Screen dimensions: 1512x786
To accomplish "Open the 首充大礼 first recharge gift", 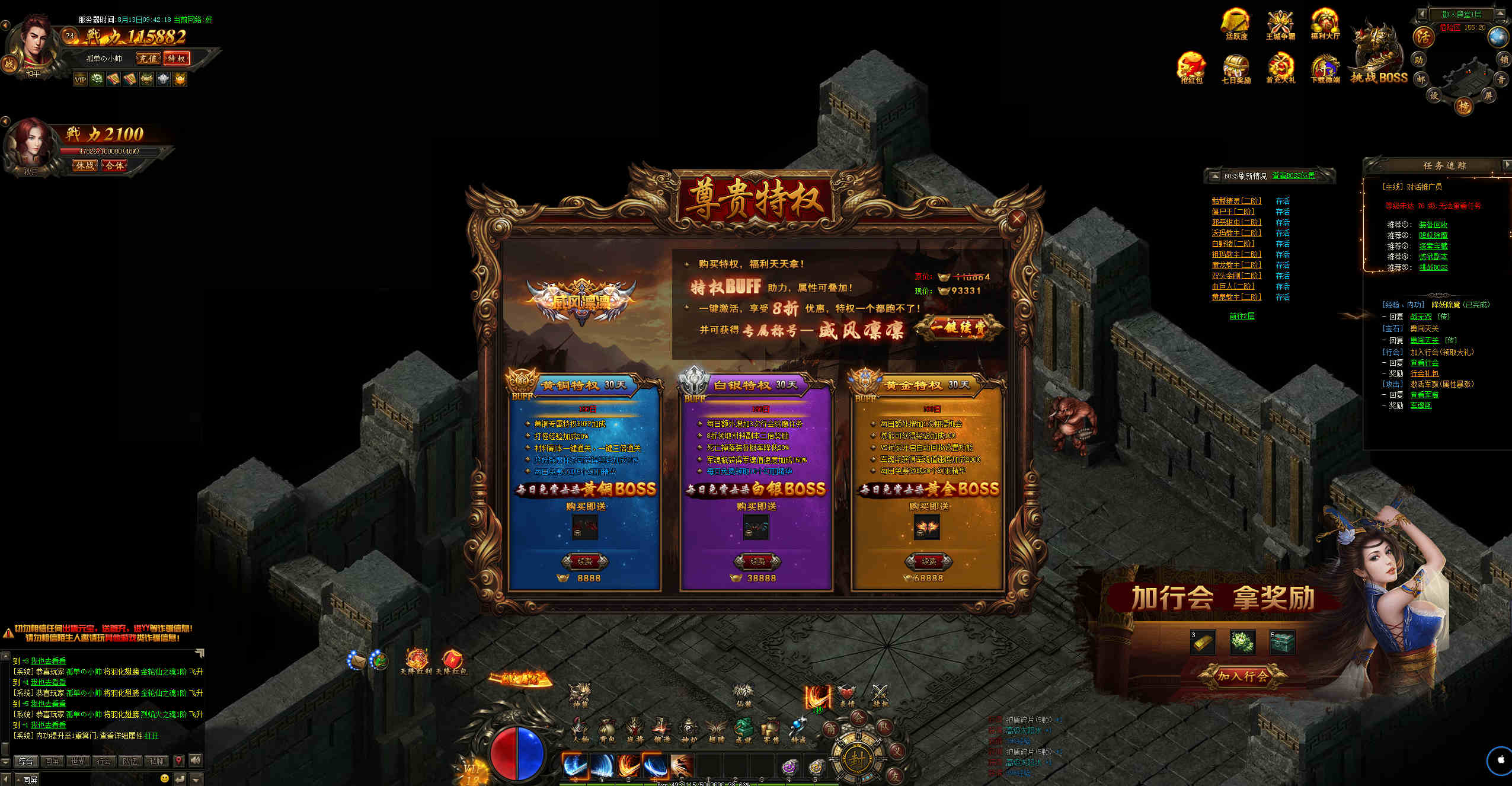I will coord(1280,67).
